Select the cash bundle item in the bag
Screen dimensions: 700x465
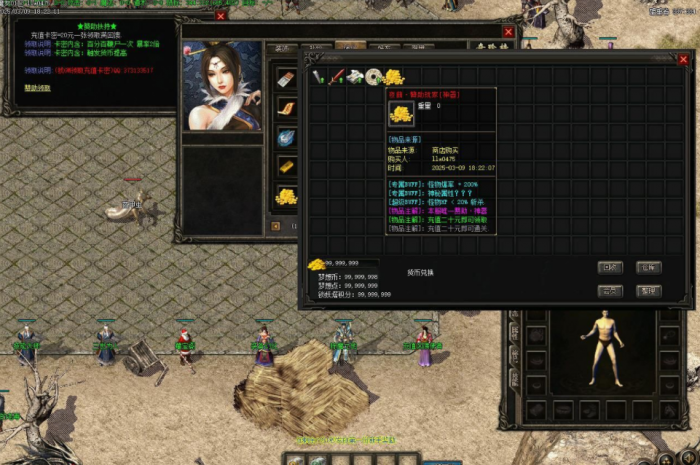(x=354, y=77)
